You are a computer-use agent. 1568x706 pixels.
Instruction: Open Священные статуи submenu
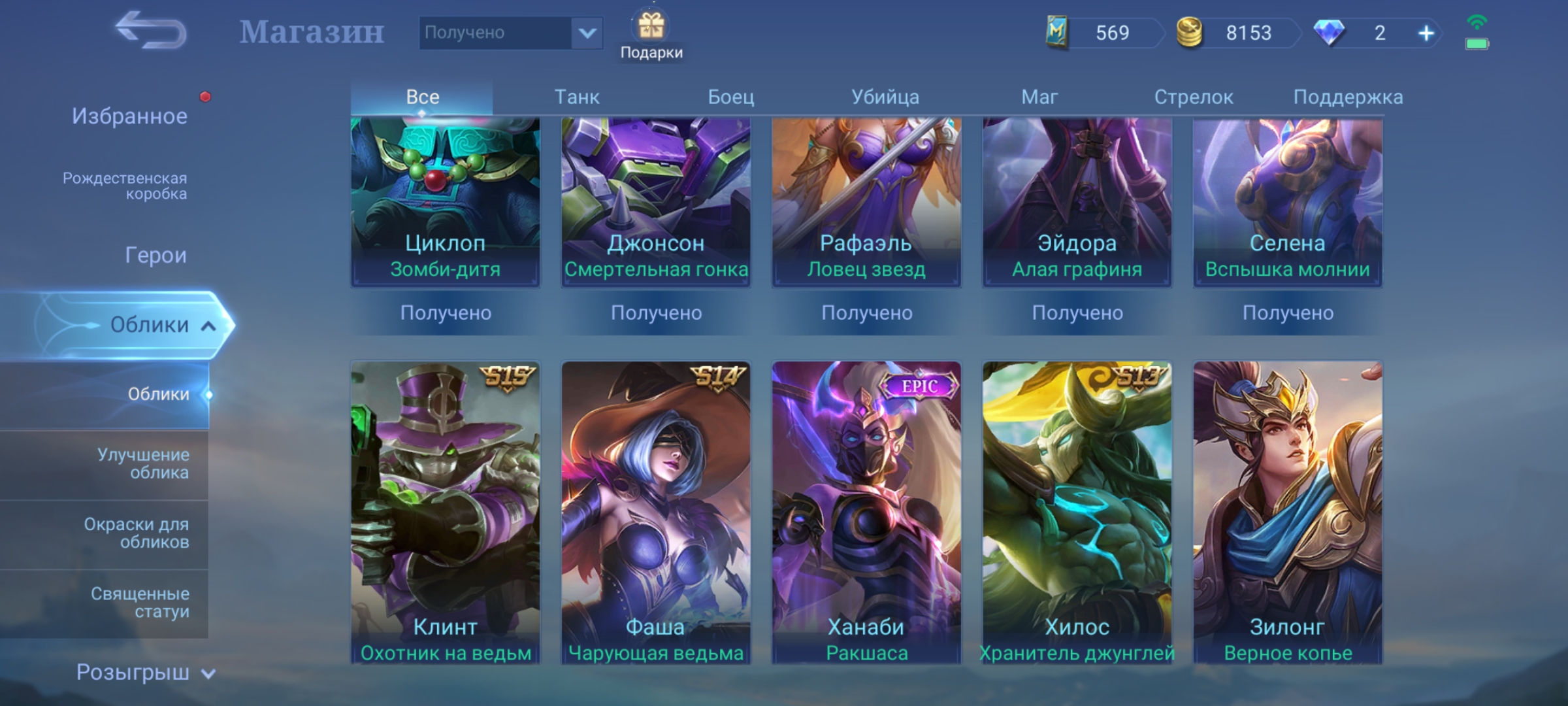point(140,602)
